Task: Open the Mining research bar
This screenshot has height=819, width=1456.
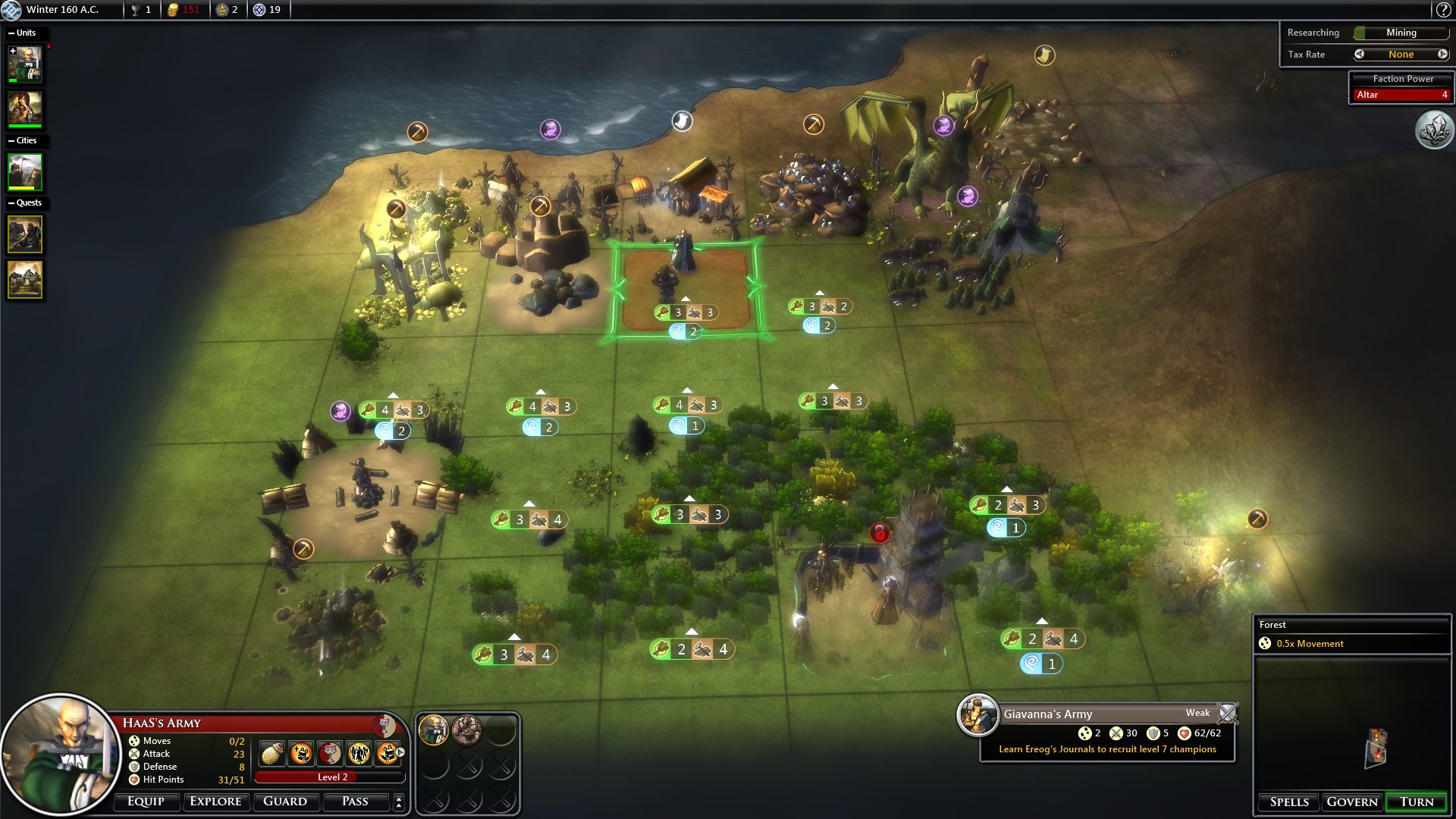Action: (1401, 33)
